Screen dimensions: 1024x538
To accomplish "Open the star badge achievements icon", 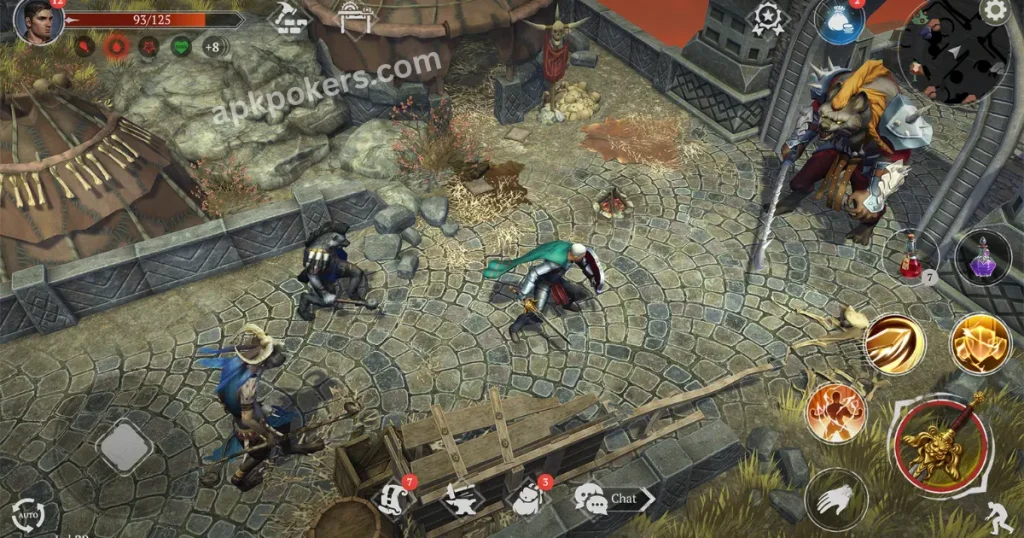I will pyautogui.click(x=768, y=19).
